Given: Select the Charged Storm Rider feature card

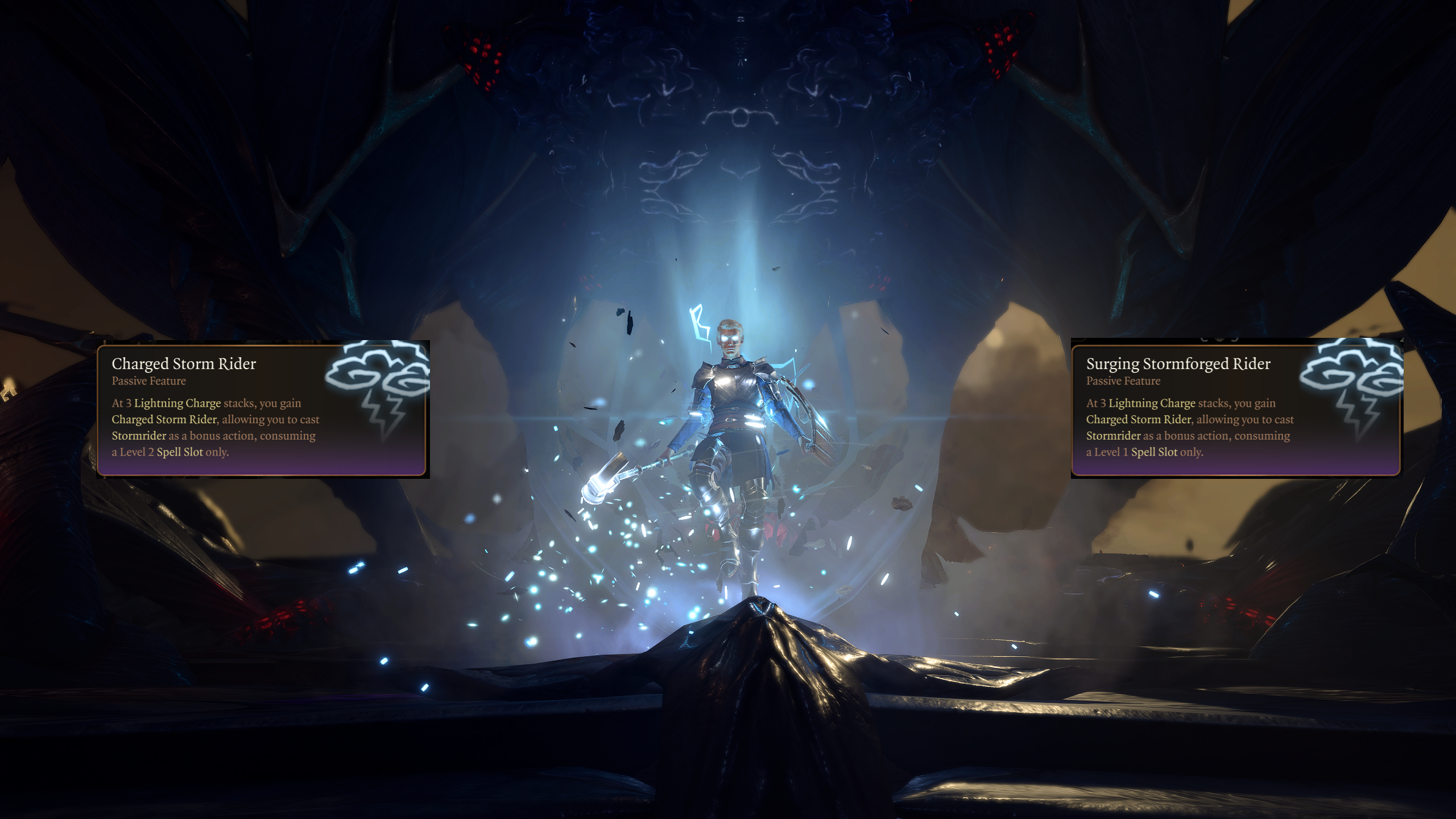Looking at the screenshot, I should 262,409.
